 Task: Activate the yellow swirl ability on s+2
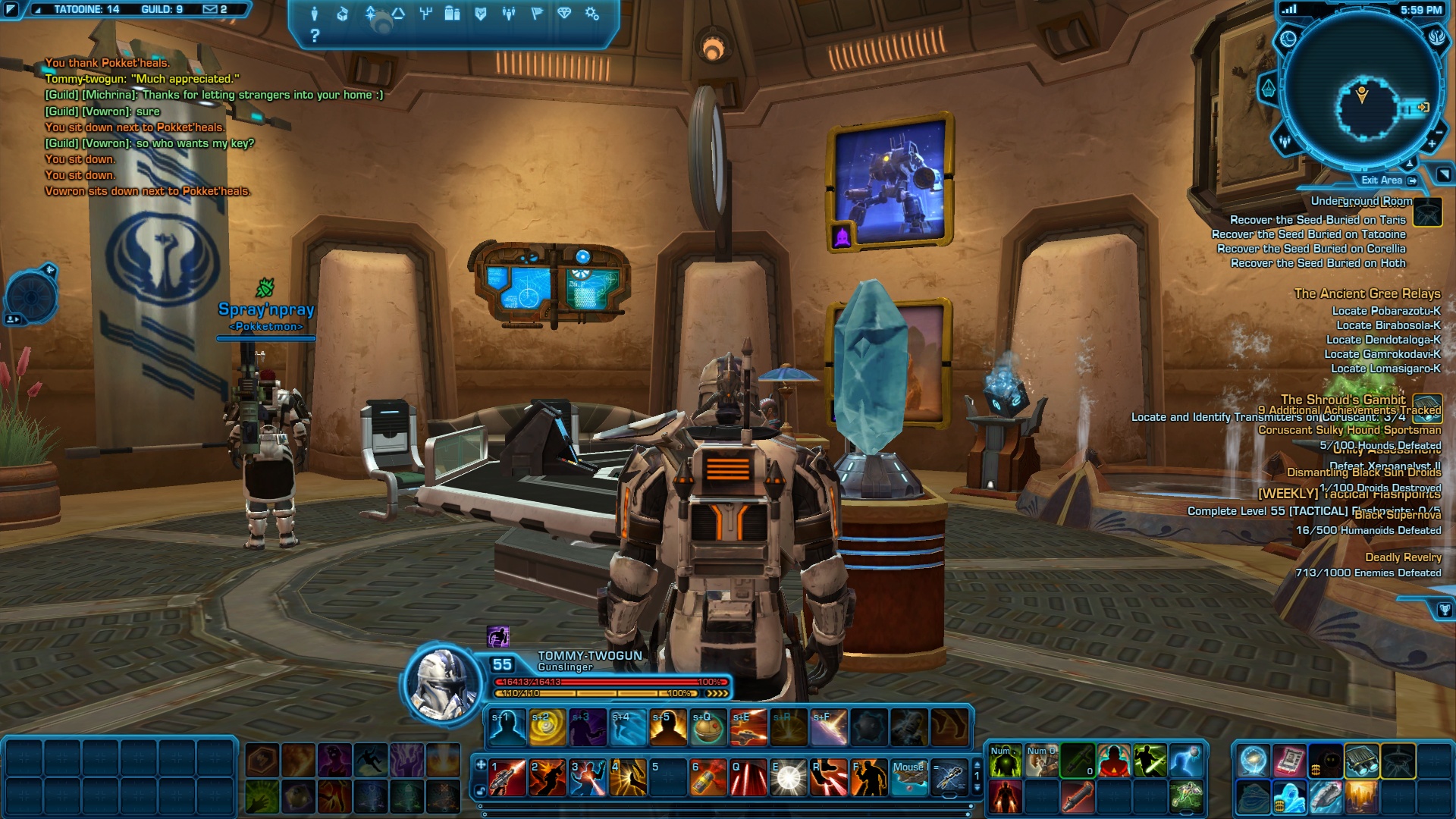(548, 728)
